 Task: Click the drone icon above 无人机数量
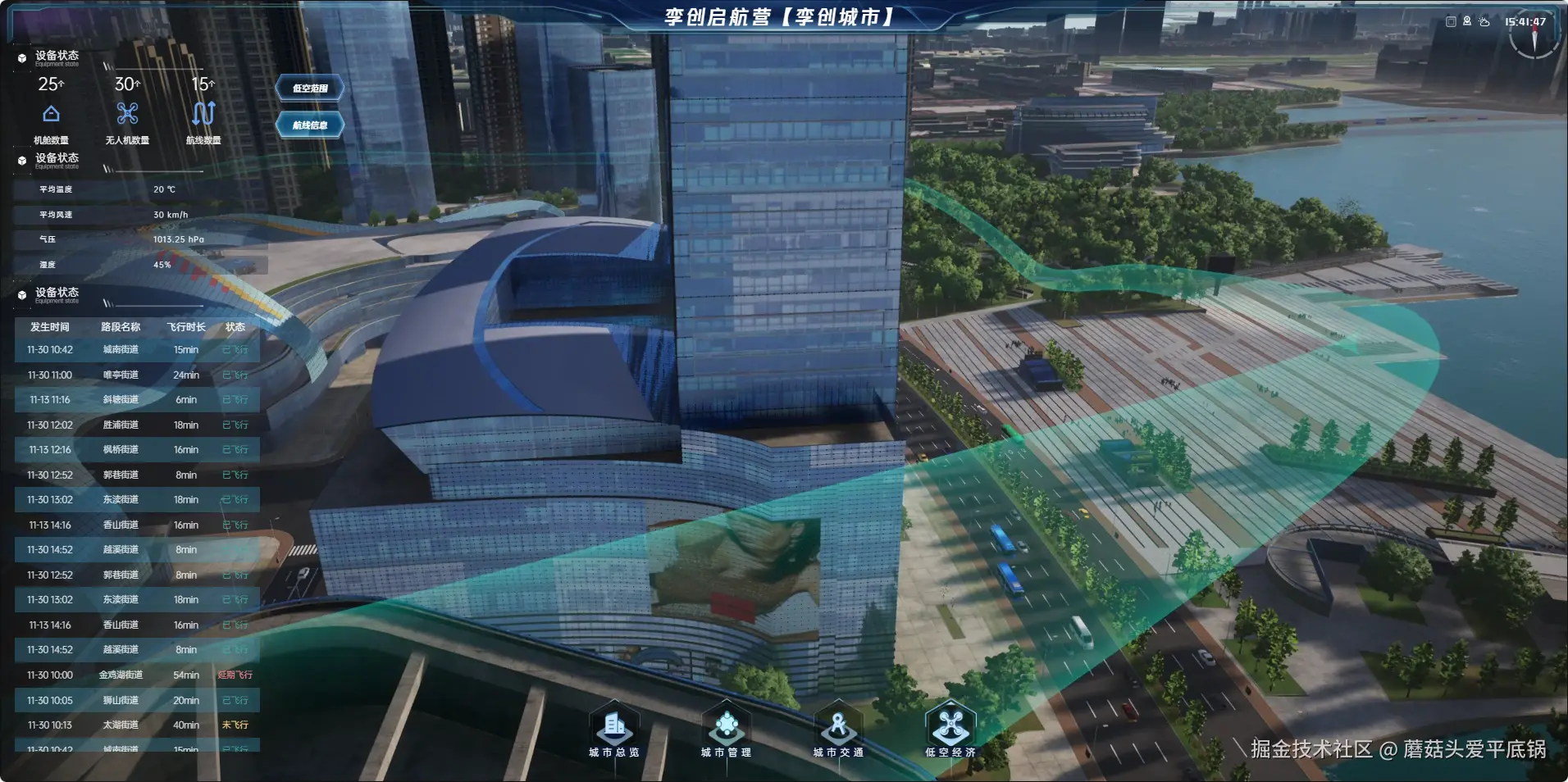click(x=127, y=113)
